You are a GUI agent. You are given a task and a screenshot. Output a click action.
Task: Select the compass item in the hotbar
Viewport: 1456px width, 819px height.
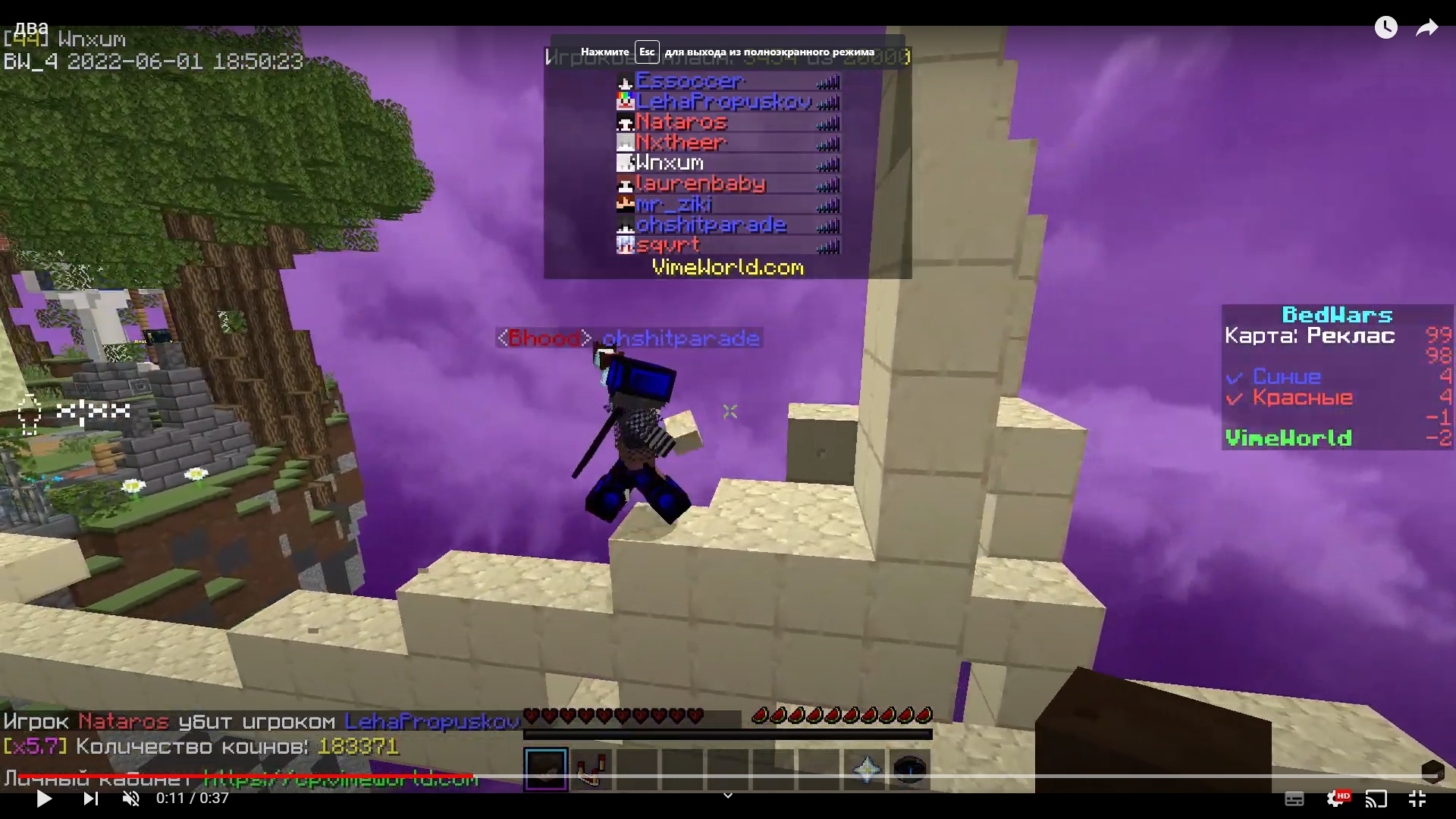(x=910, y=769)
